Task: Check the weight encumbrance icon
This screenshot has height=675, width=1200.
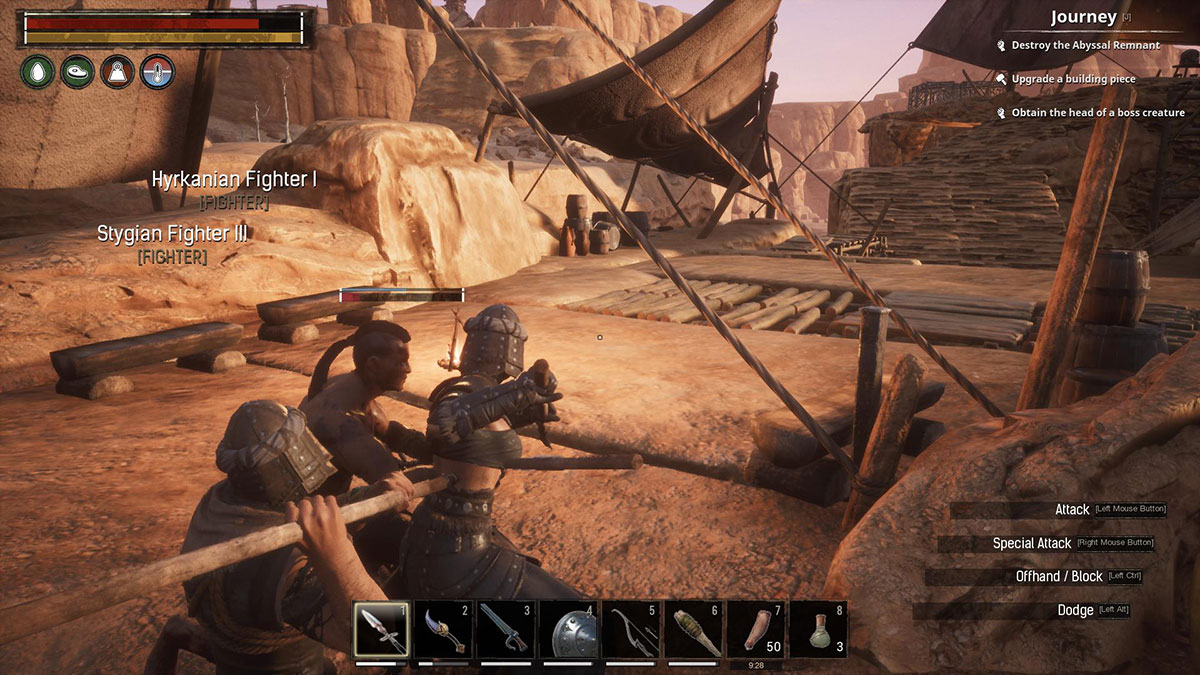Action: 118,72
